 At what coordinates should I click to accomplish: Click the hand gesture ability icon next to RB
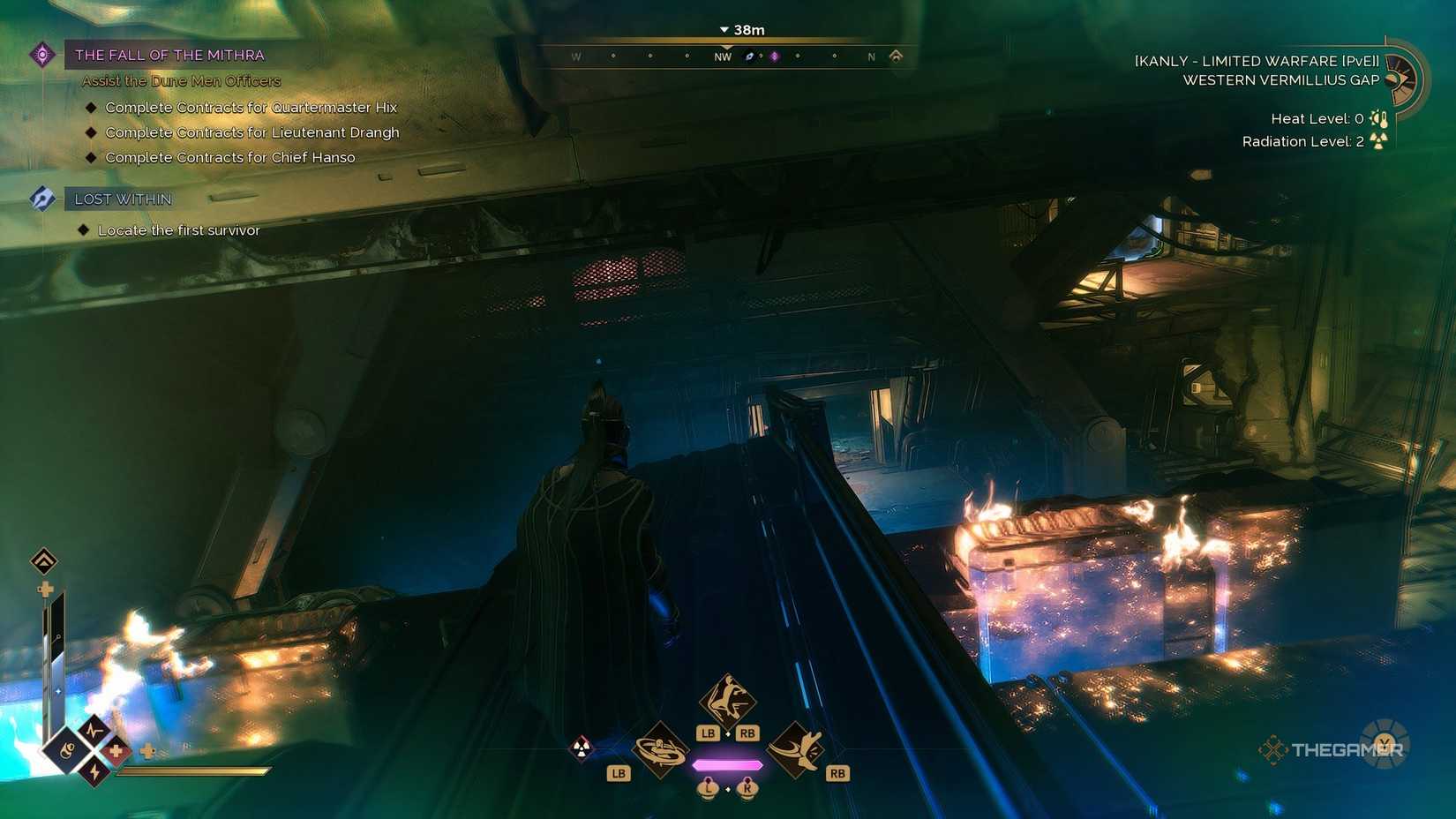tap(797, 751)
